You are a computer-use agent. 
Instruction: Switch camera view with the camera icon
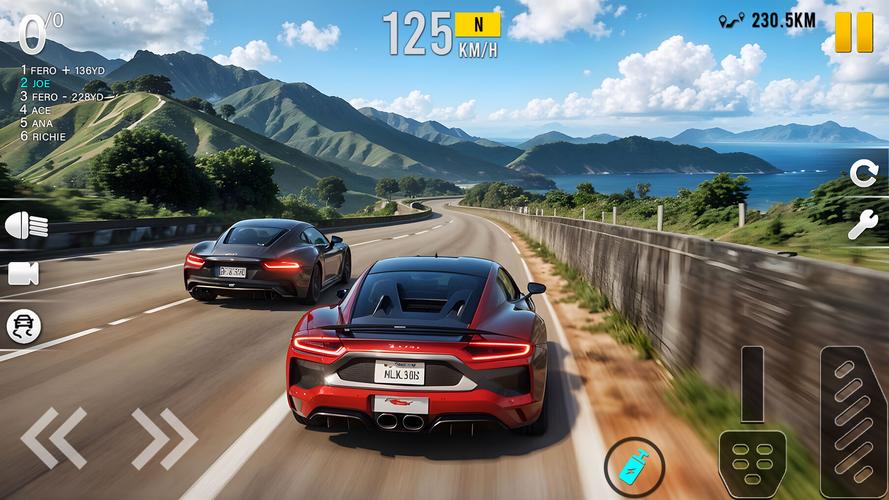(24, 273)
